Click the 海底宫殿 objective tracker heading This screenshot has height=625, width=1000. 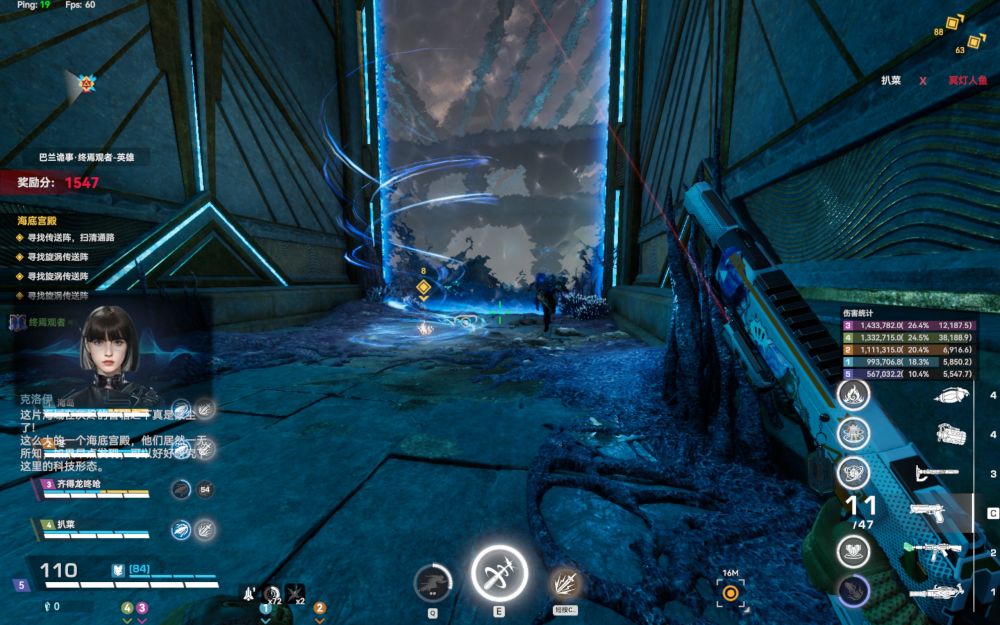tap(38, 220)
